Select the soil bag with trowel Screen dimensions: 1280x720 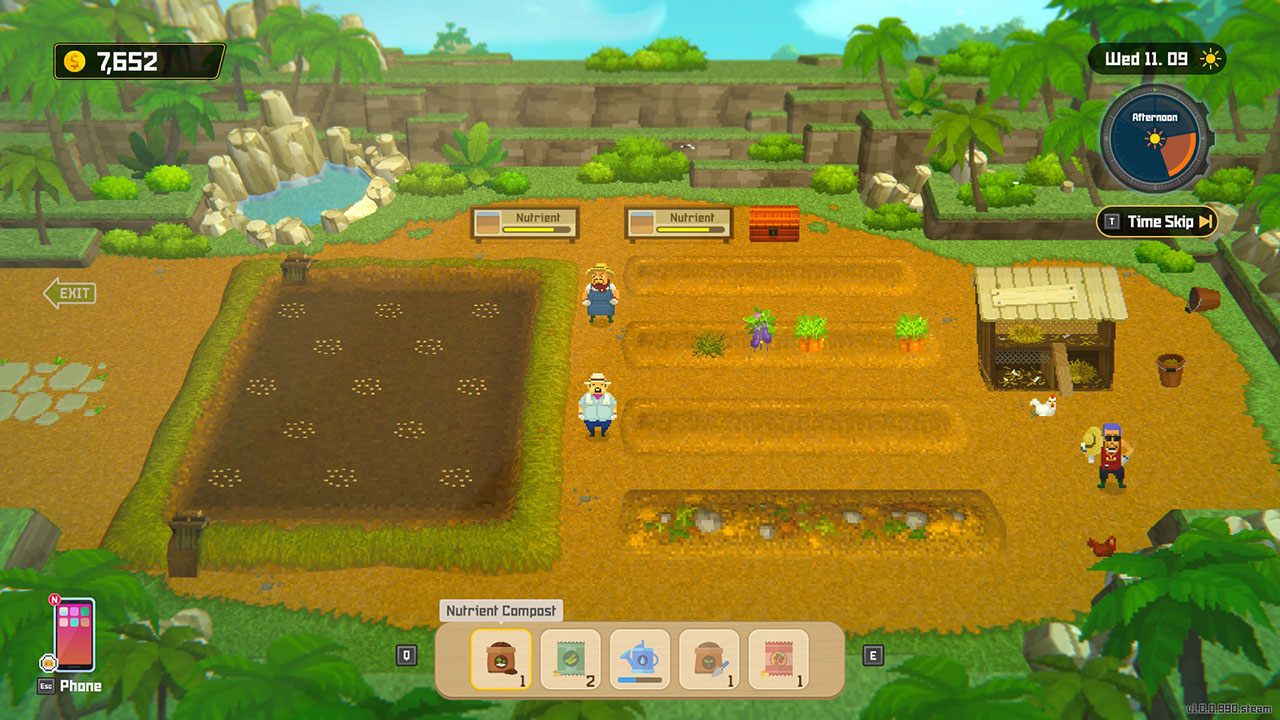[709, 659]
